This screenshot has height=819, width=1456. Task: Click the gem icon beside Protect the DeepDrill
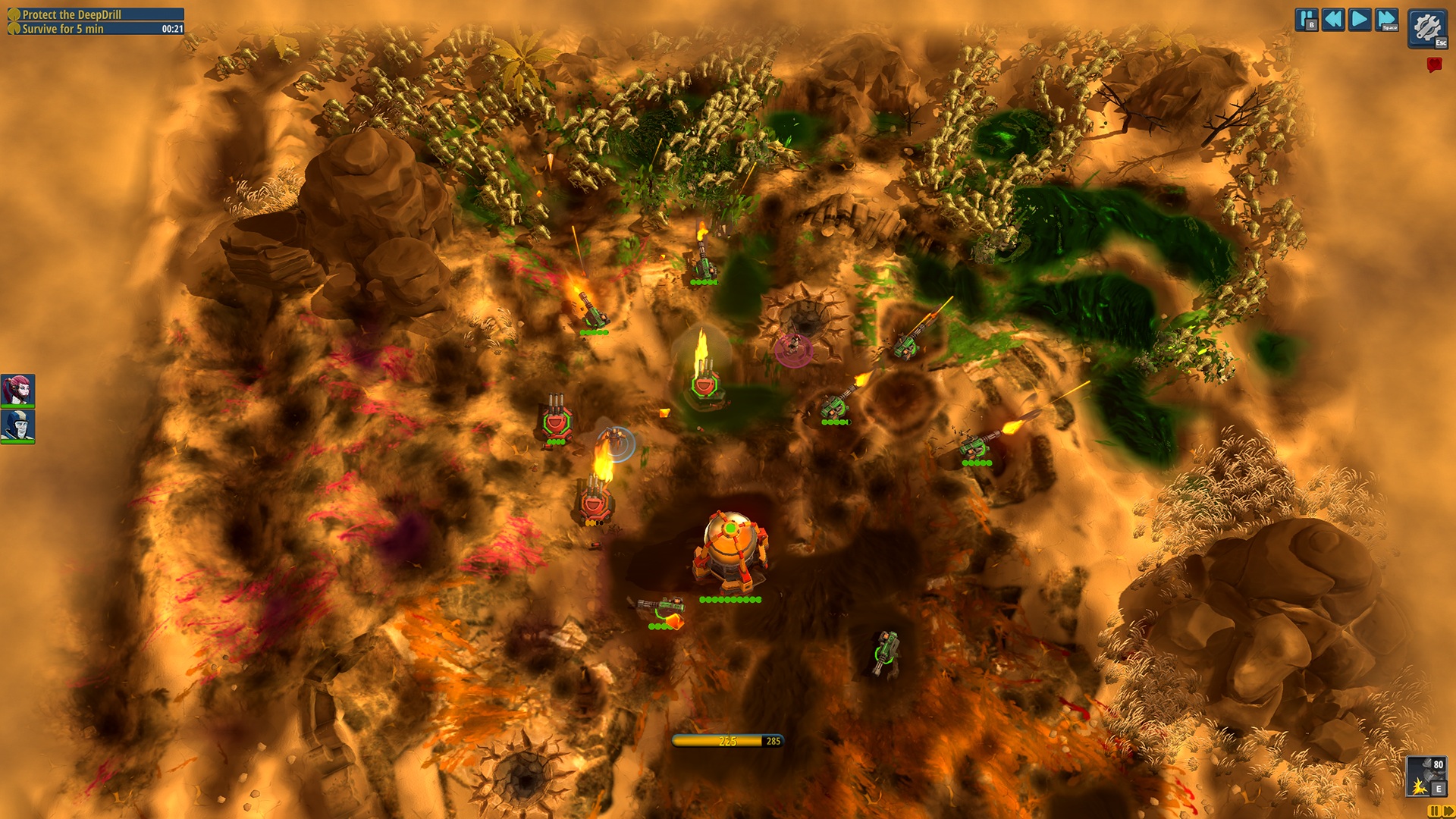[x=15, y=14]
